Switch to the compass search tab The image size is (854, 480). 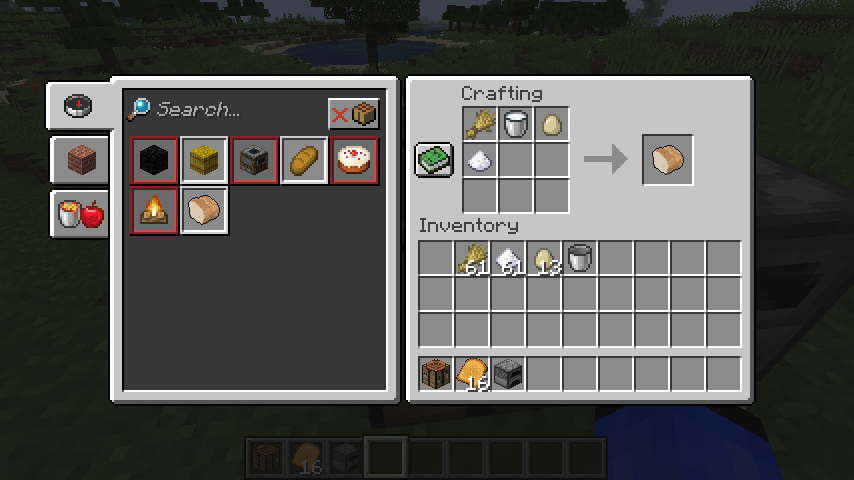[x=78, y=106]
